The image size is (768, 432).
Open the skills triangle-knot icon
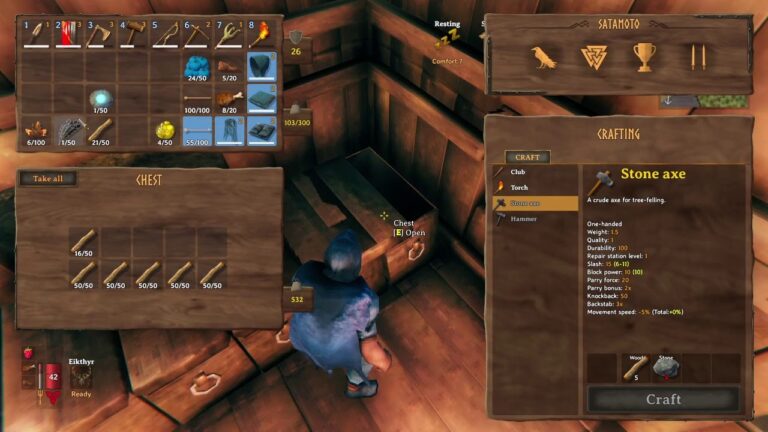(x=594, y=58)
